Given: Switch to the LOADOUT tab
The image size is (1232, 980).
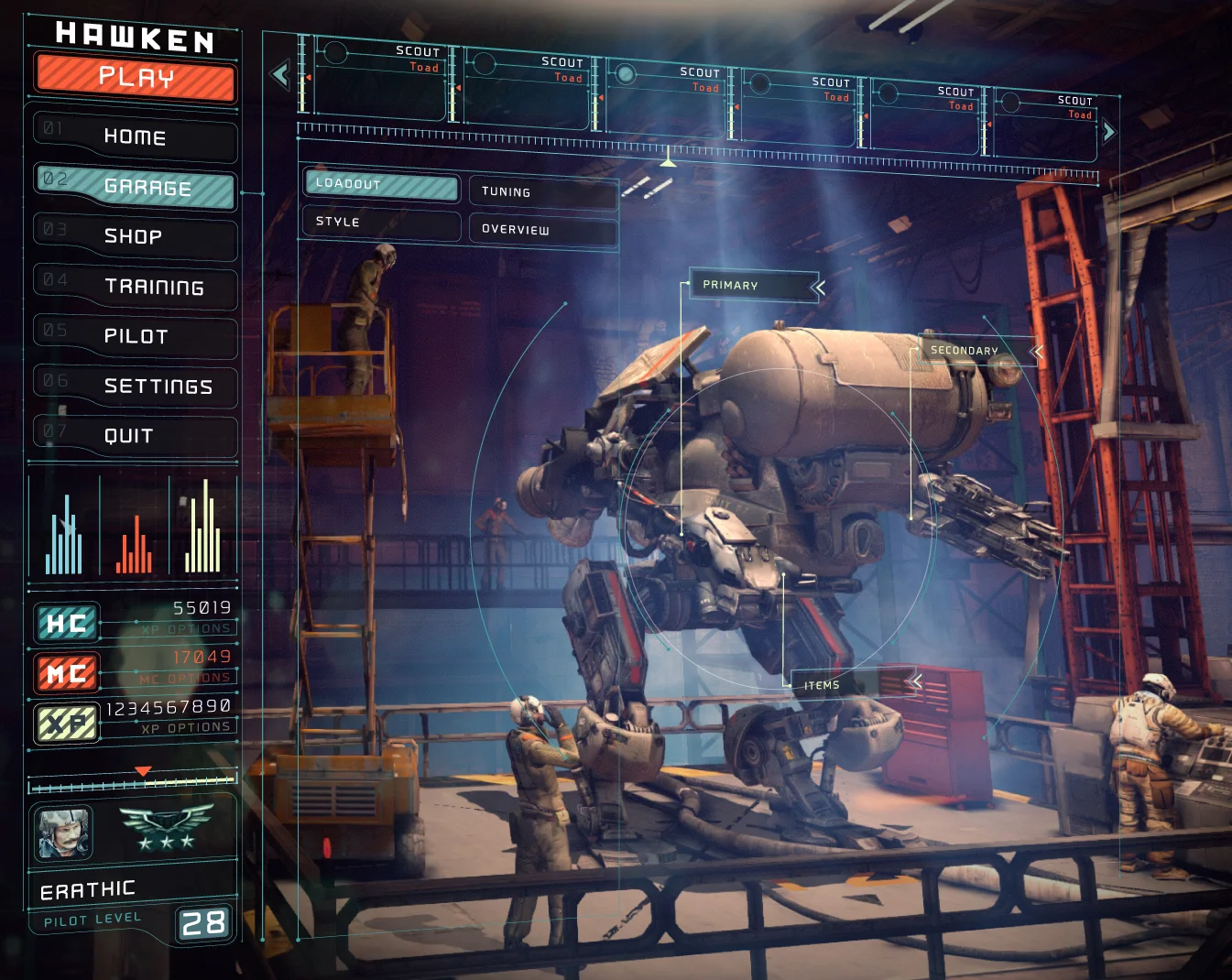Looking at the screenshot, I should [381, 185].
